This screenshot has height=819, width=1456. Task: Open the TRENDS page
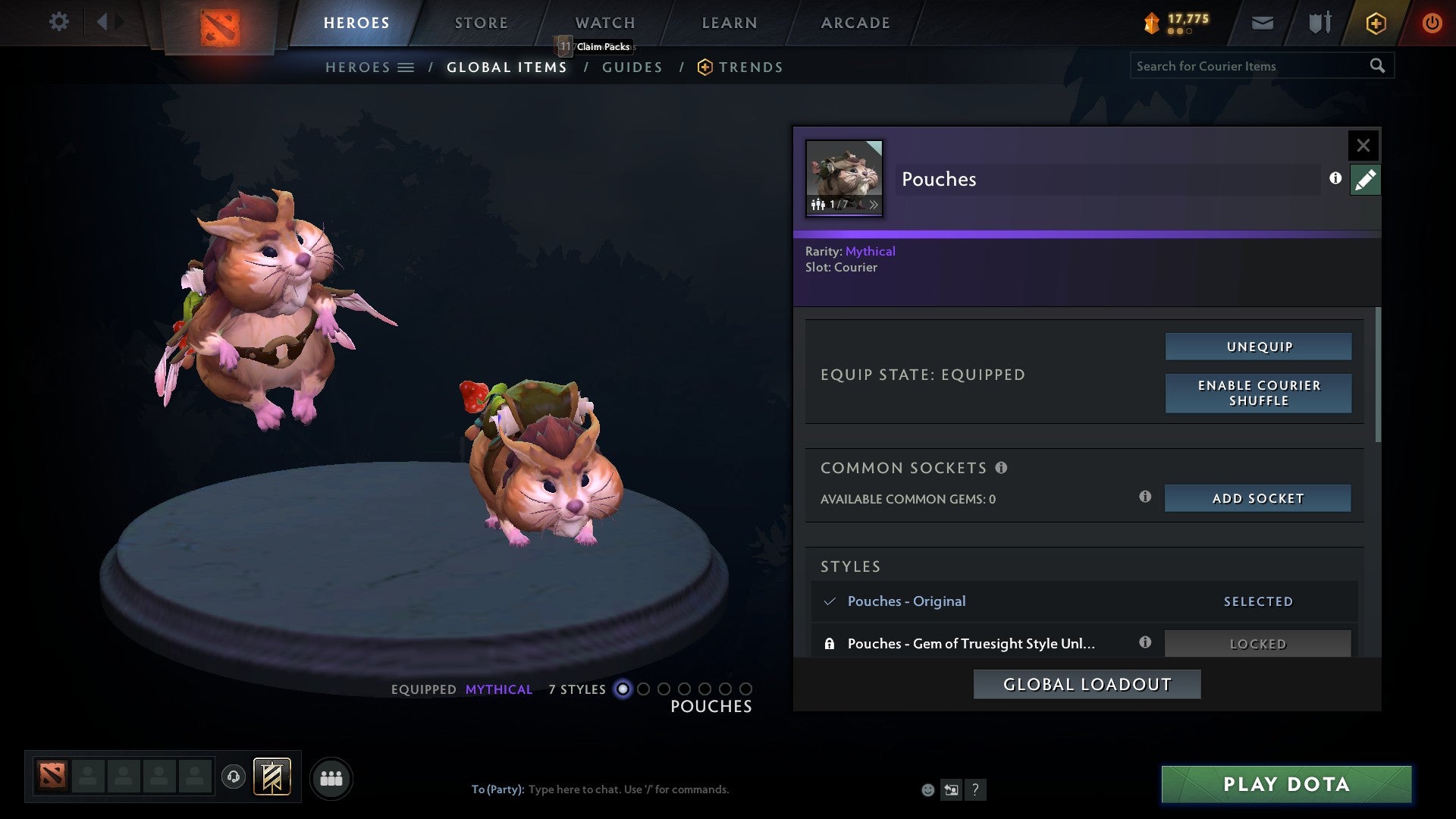pos(751,67)
